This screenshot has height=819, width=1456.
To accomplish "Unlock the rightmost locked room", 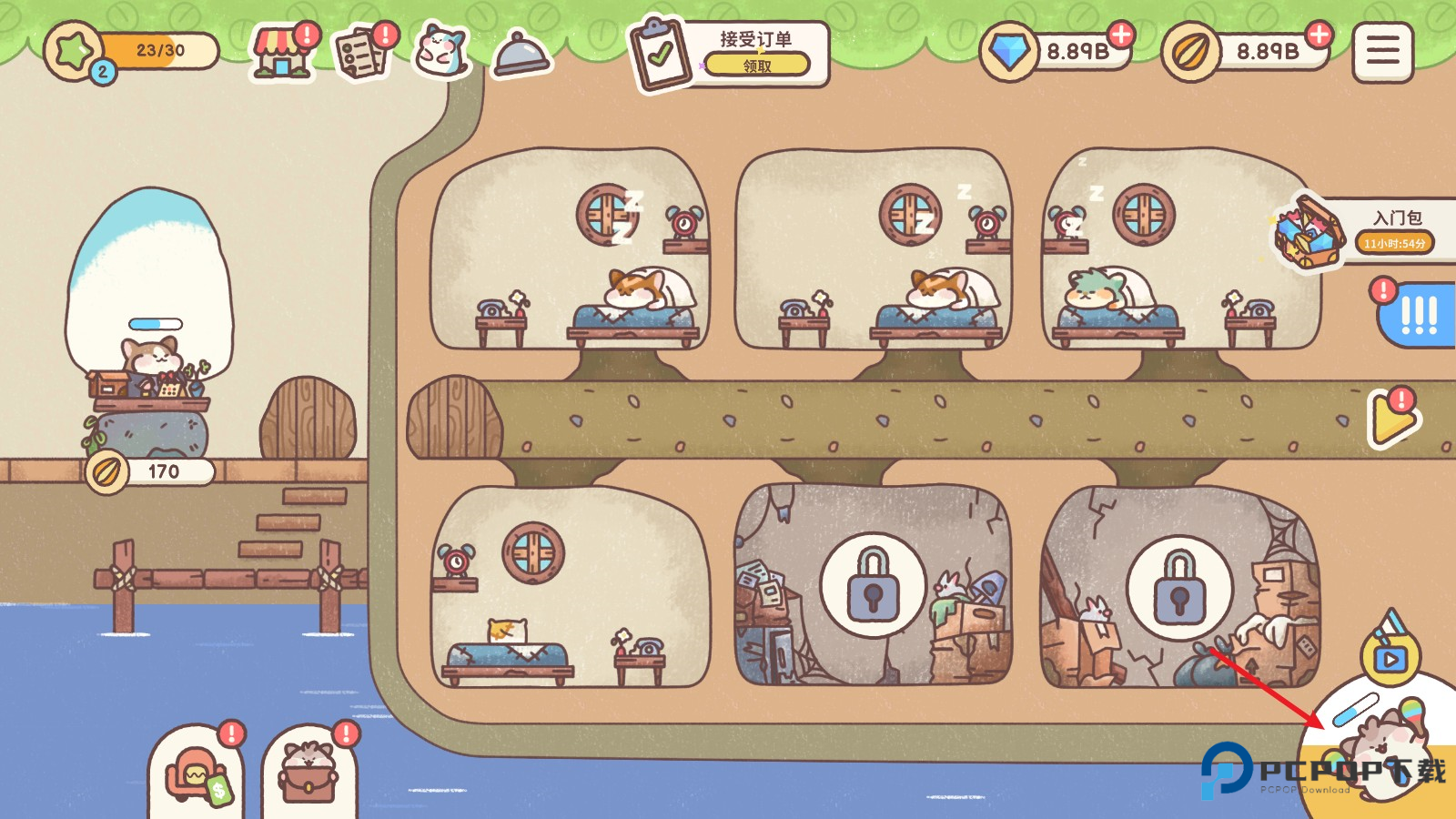I will click(x=1179, y=587).
